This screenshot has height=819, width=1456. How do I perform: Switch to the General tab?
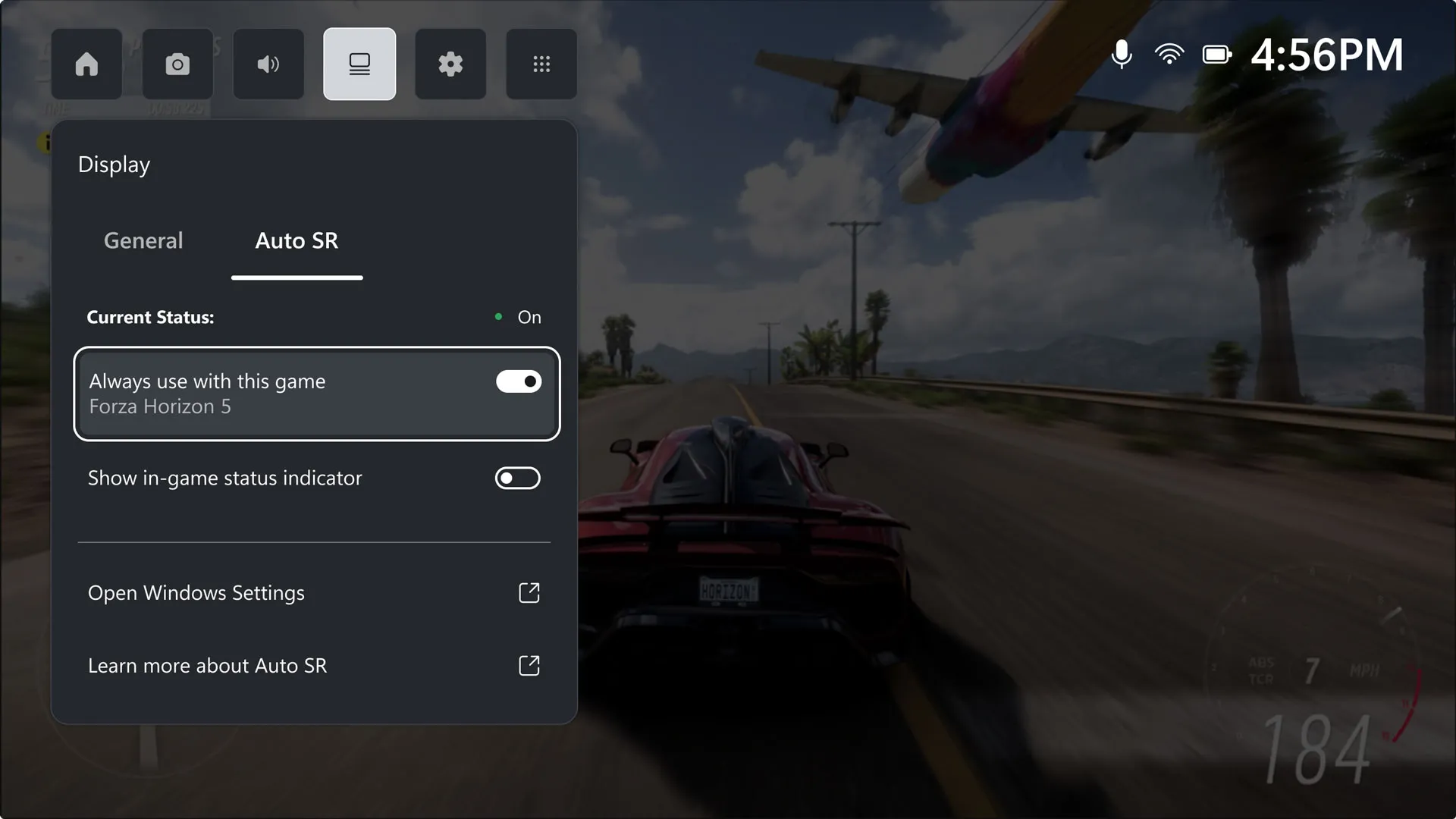pyautogui.click(x=143, y=240)
